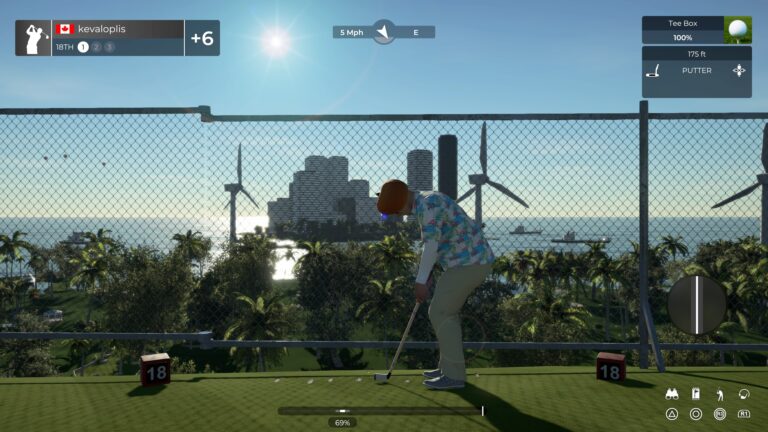Image resolution: width=768 pixels, height=432 pixels.
Task: Choose the PUTTER club selector
Action: point(696,71)
